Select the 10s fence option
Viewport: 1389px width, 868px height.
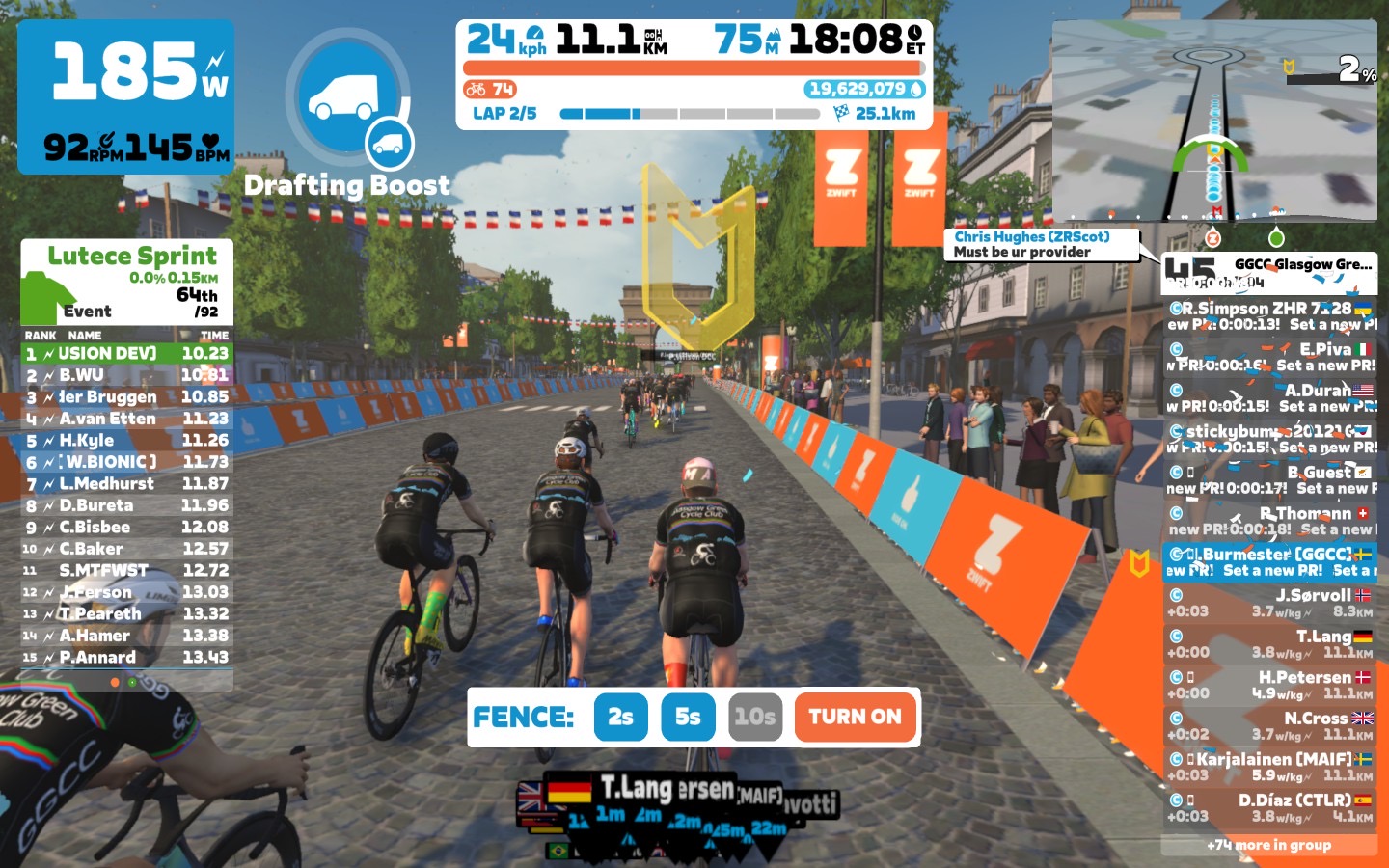click(754, 717)
